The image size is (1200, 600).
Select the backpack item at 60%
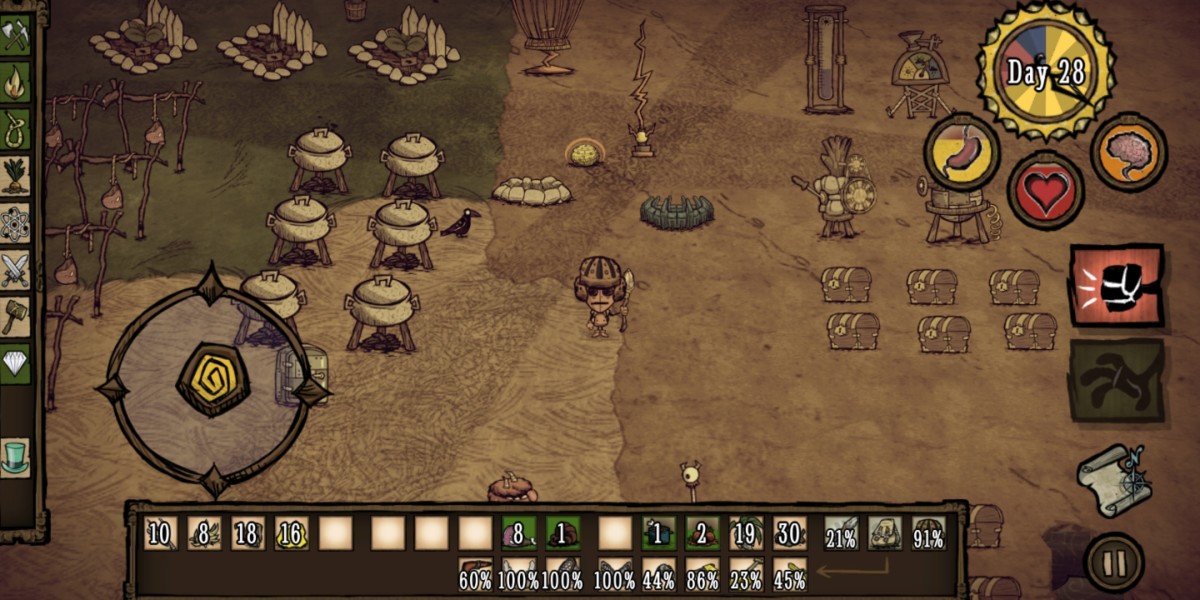(475, 574)
